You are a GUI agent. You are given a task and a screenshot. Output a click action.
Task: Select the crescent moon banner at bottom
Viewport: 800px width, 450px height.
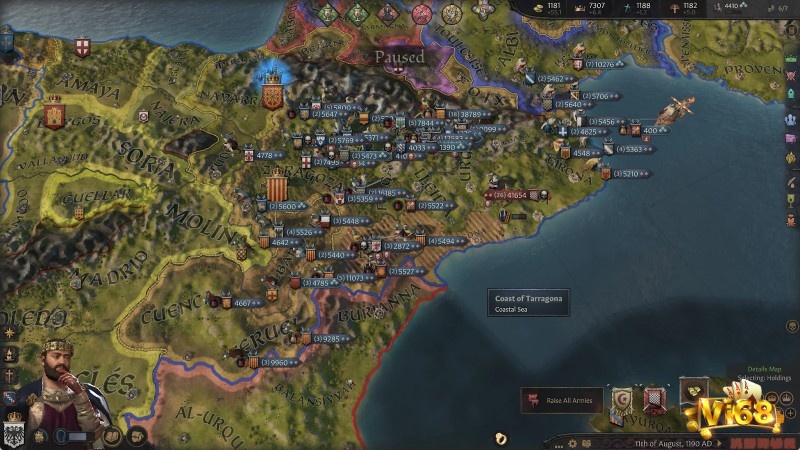pos(622,401)
